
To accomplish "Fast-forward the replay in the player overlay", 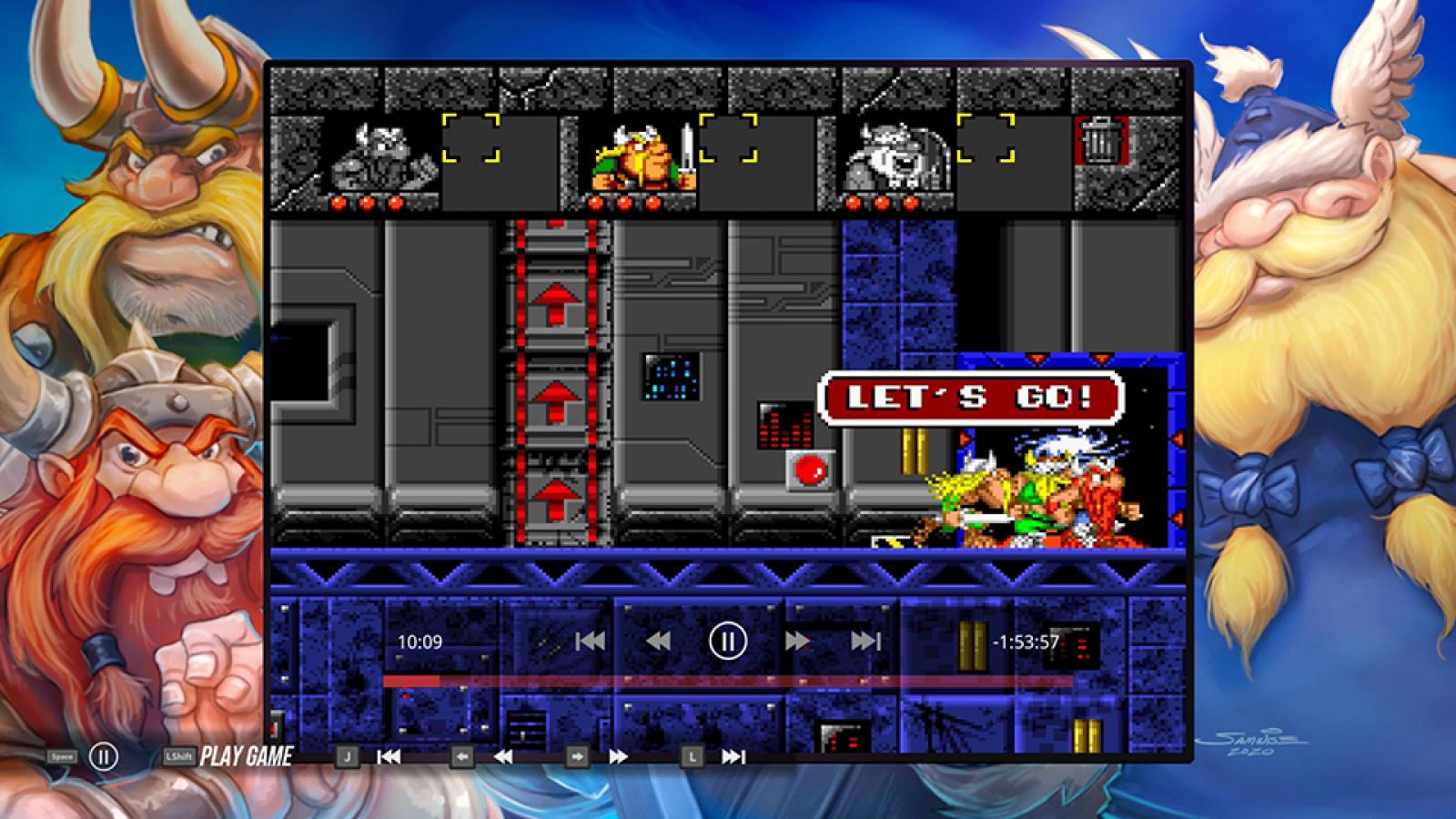I will pyautogui.click(x=797, y=642).
